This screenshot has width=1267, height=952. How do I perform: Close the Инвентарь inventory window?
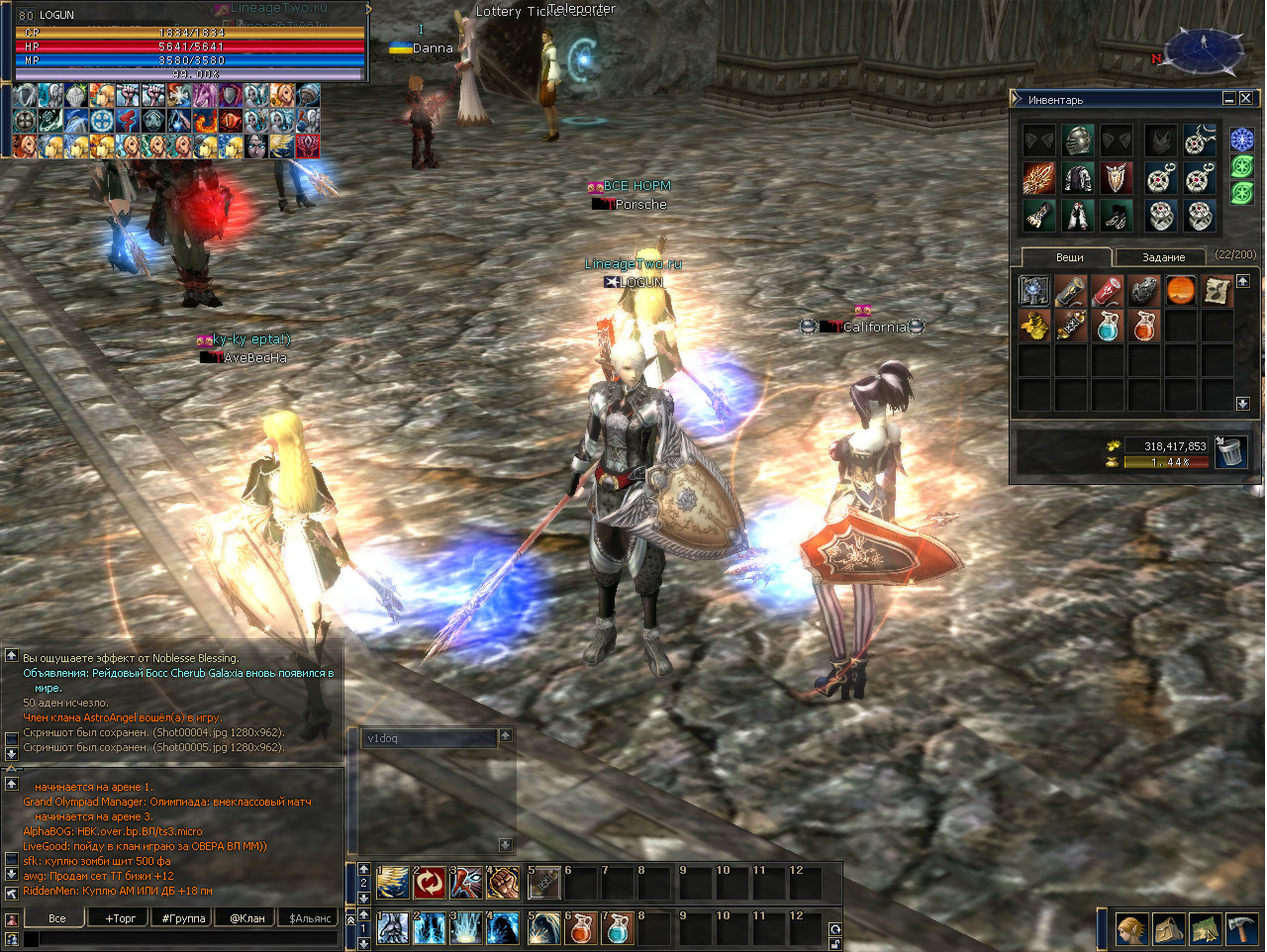click(1246, 98)
